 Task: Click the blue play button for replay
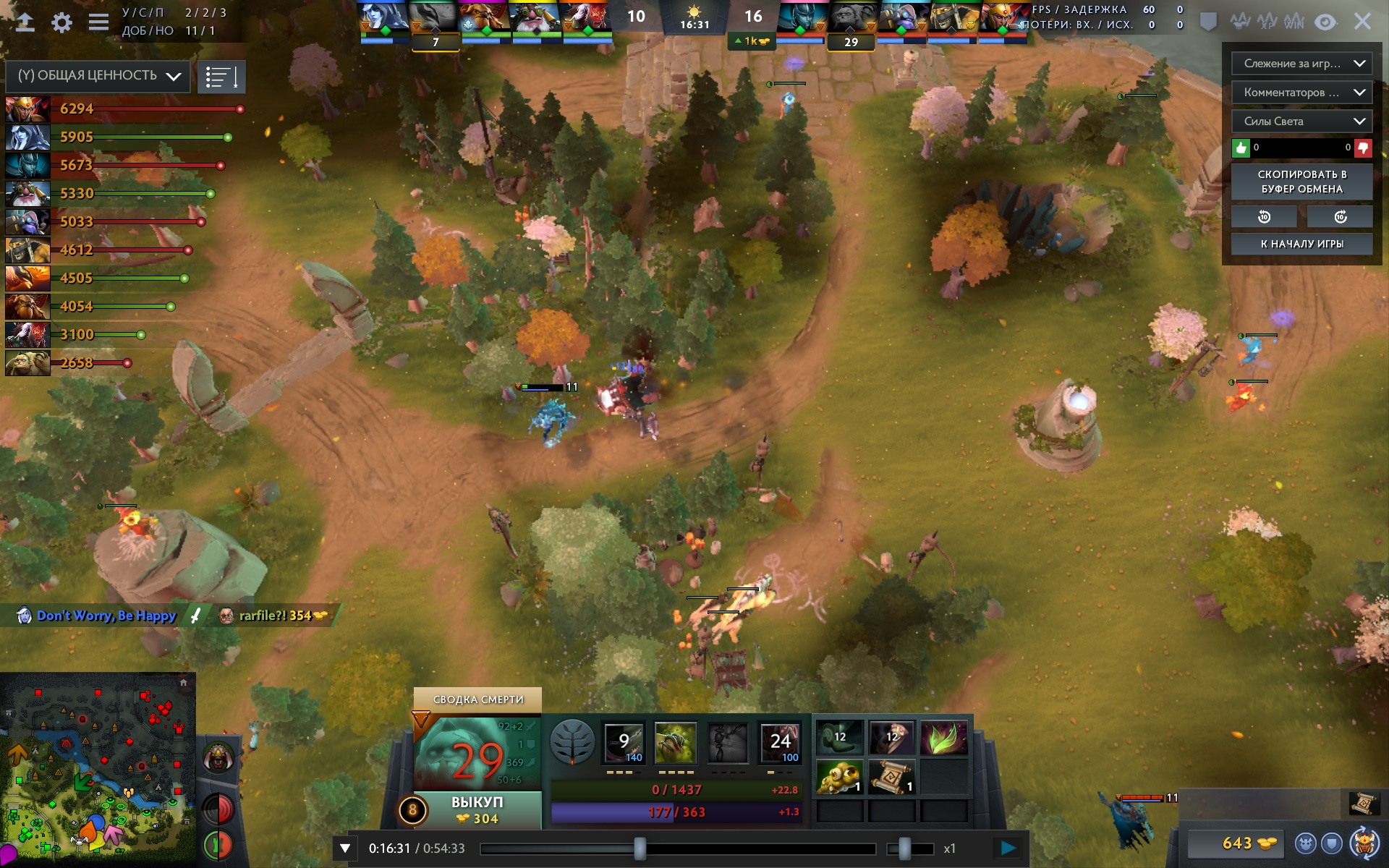(x=1008, y=848)
